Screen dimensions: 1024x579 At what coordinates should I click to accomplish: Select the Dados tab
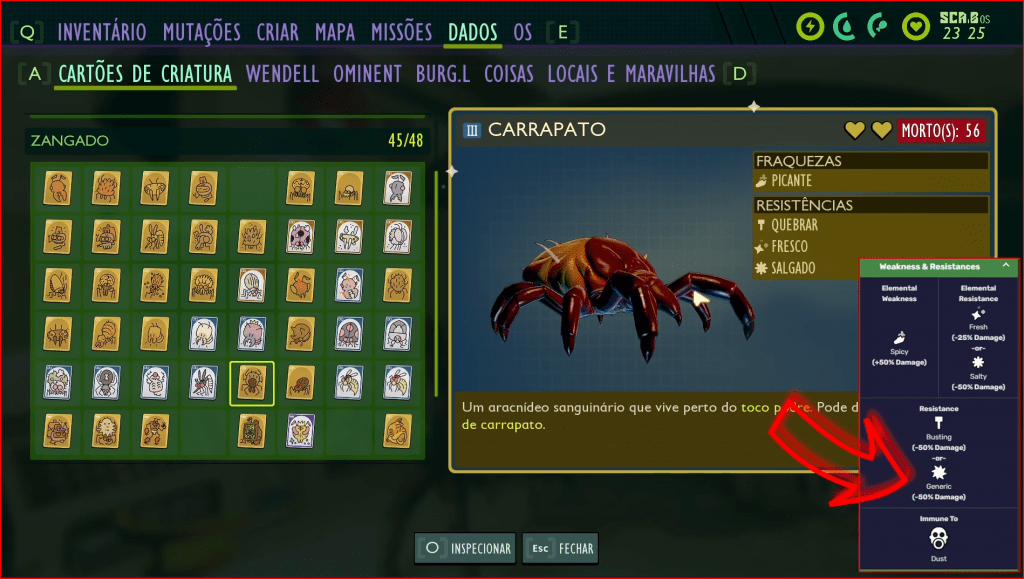tap(473, 32)
